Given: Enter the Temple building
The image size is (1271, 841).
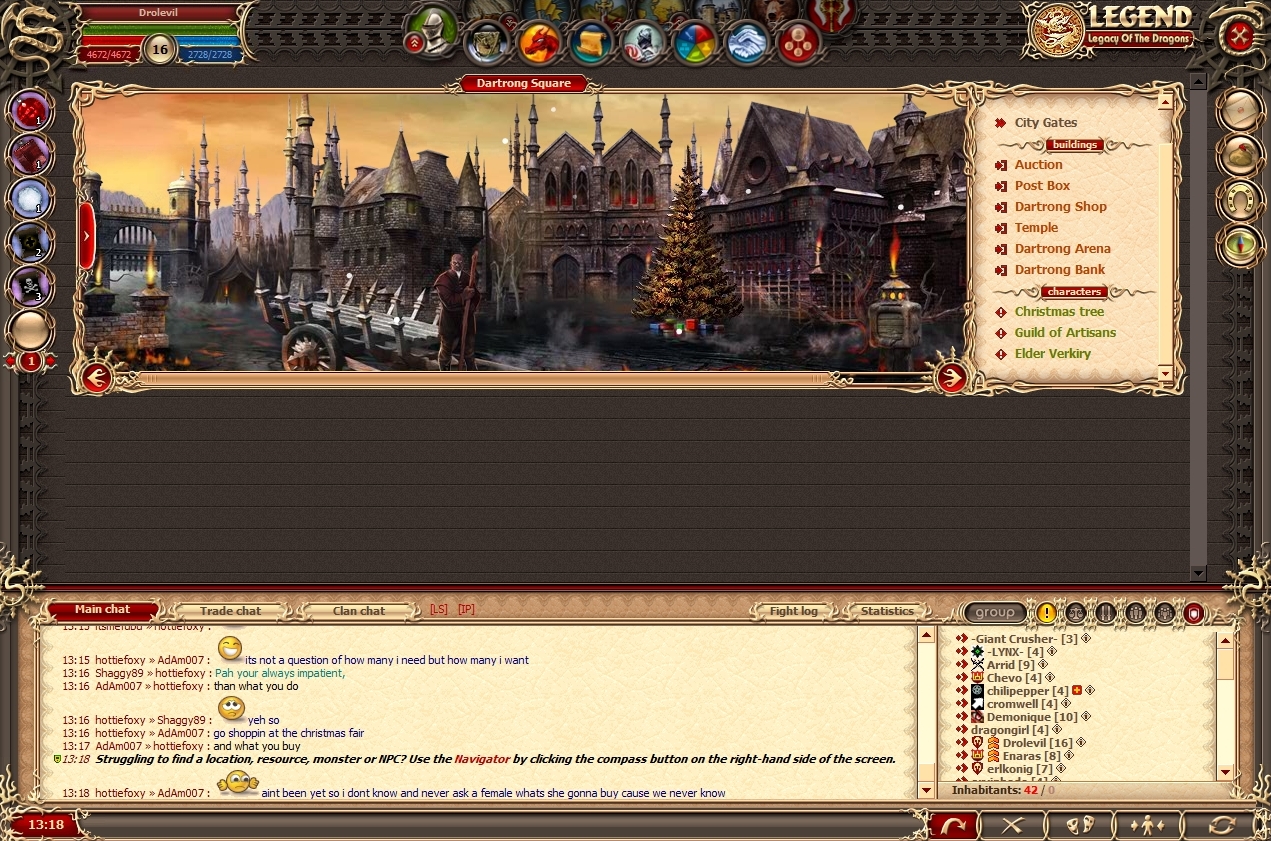Looking at the screenshot, I should [1036, 228].
